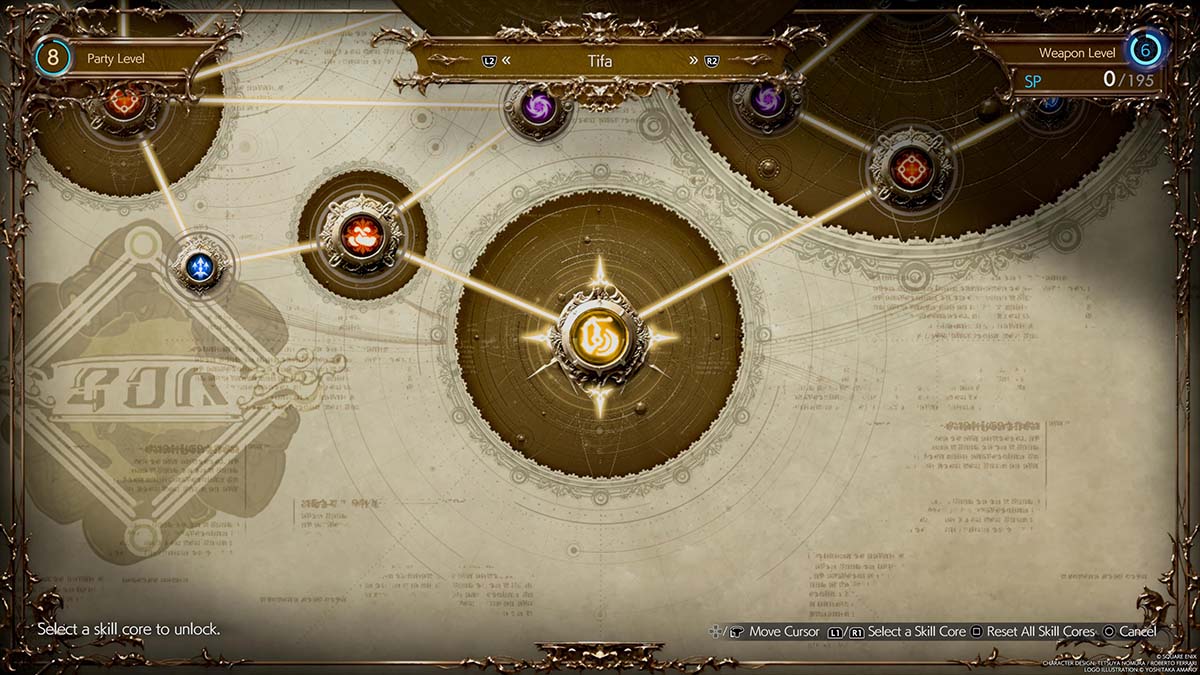Choose the orange skill core beside the center

pyautogui.click(x=361, y=234)
